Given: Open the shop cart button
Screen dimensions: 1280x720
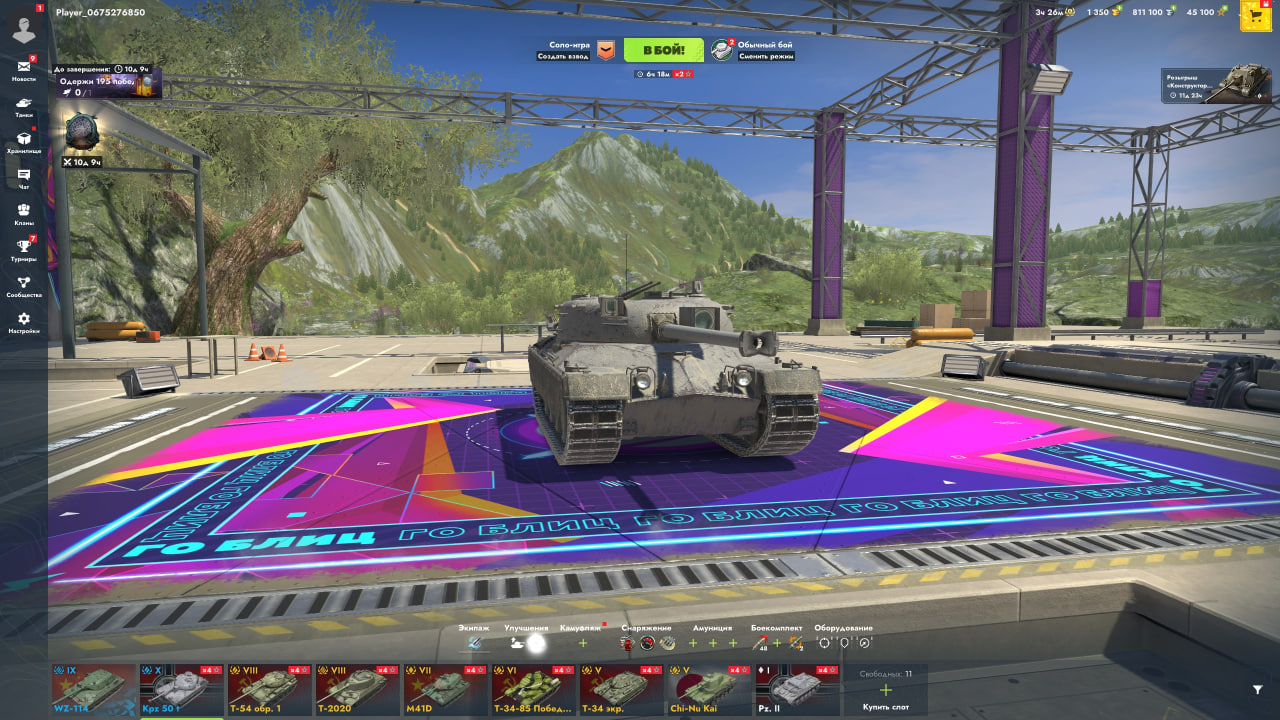Looking at the screenshot, I should click(1255, 15).
